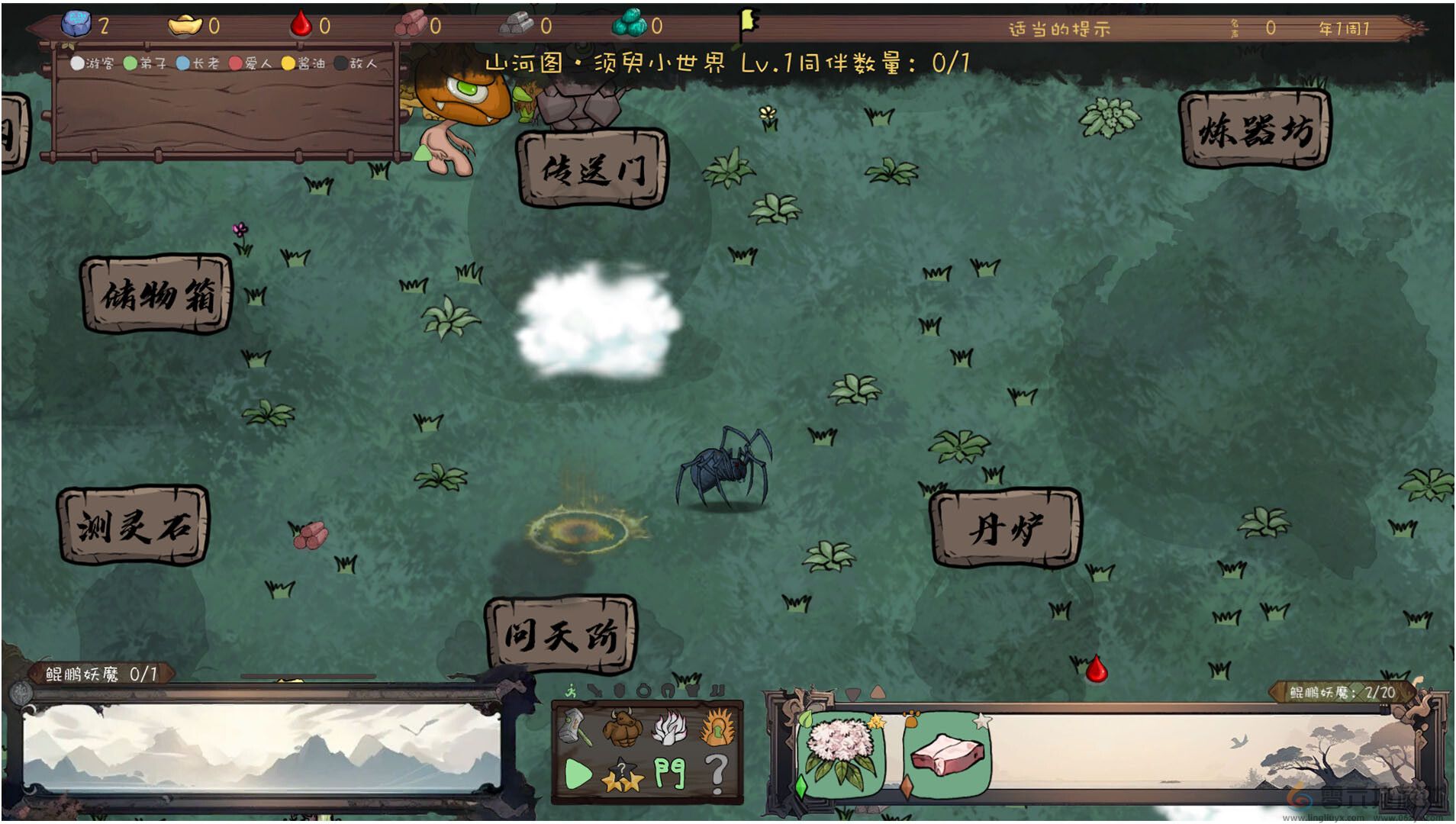Click the star rating icon
The width and height of the screenshot is (1456, 824).
(x=622, y=776)
